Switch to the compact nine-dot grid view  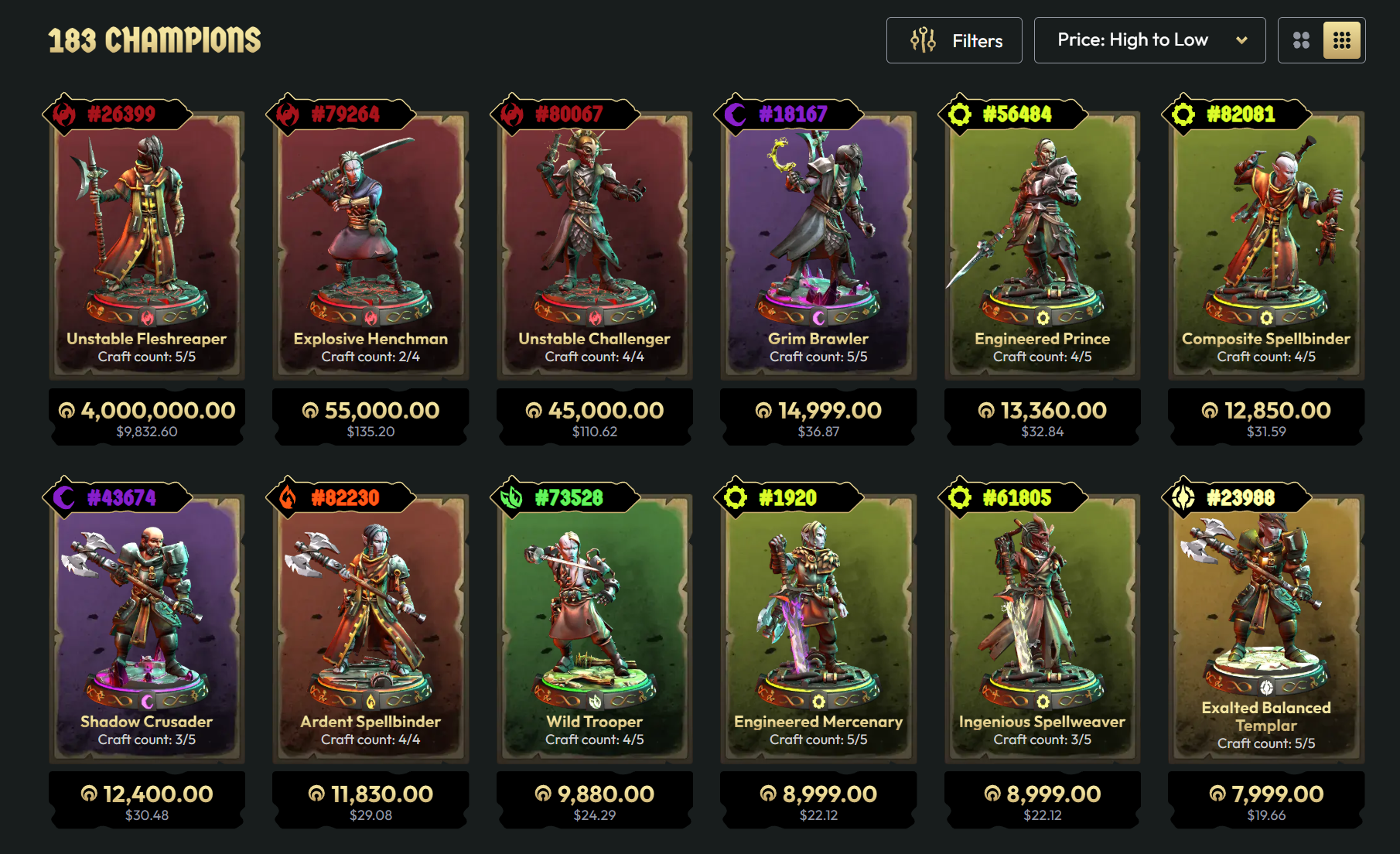1342,40
